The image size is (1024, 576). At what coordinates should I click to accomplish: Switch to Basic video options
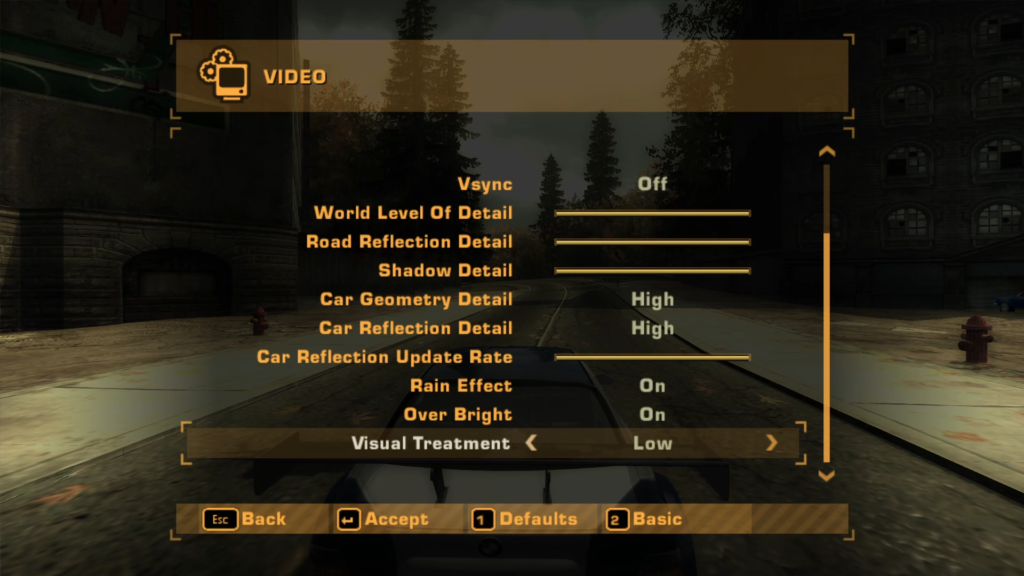(645, 519)
